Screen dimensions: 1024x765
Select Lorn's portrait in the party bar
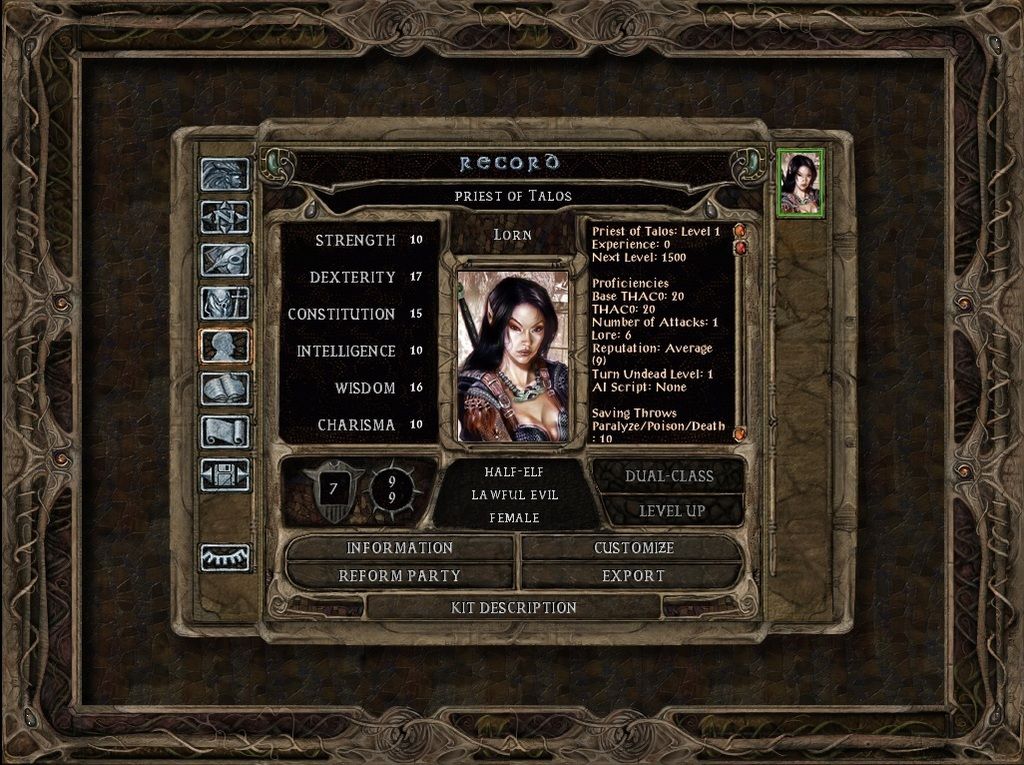point(800,183)
